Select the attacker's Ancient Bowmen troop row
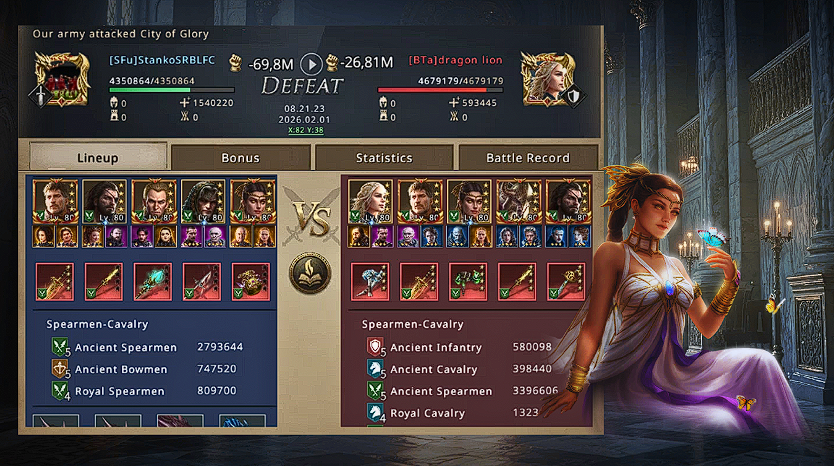834x466 pixels. pyautogui.click(x=150, y=369)
